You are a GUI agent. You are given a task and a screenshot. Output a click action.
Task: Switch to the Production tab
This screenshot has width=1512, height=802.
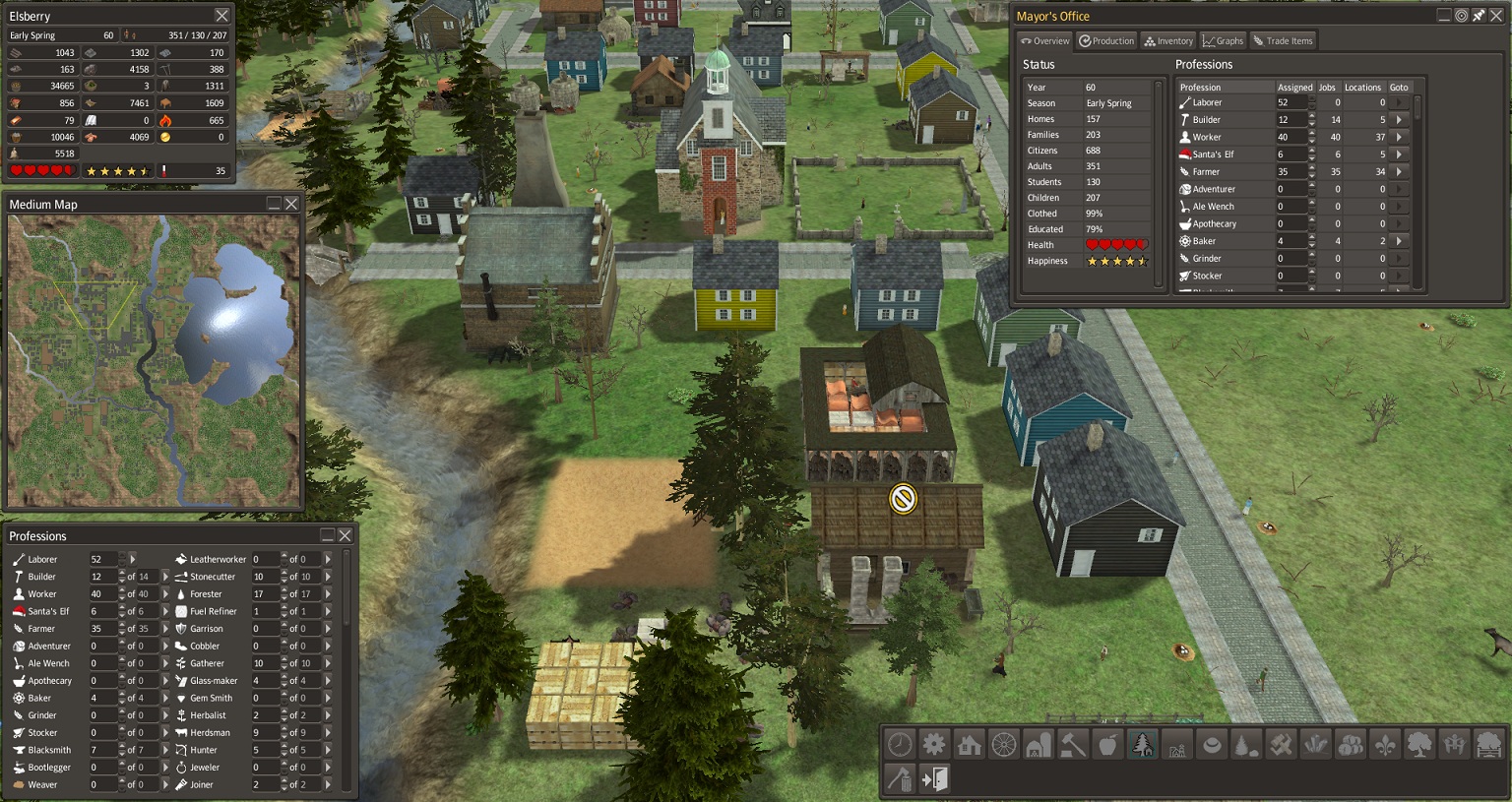coord(1106,41)
